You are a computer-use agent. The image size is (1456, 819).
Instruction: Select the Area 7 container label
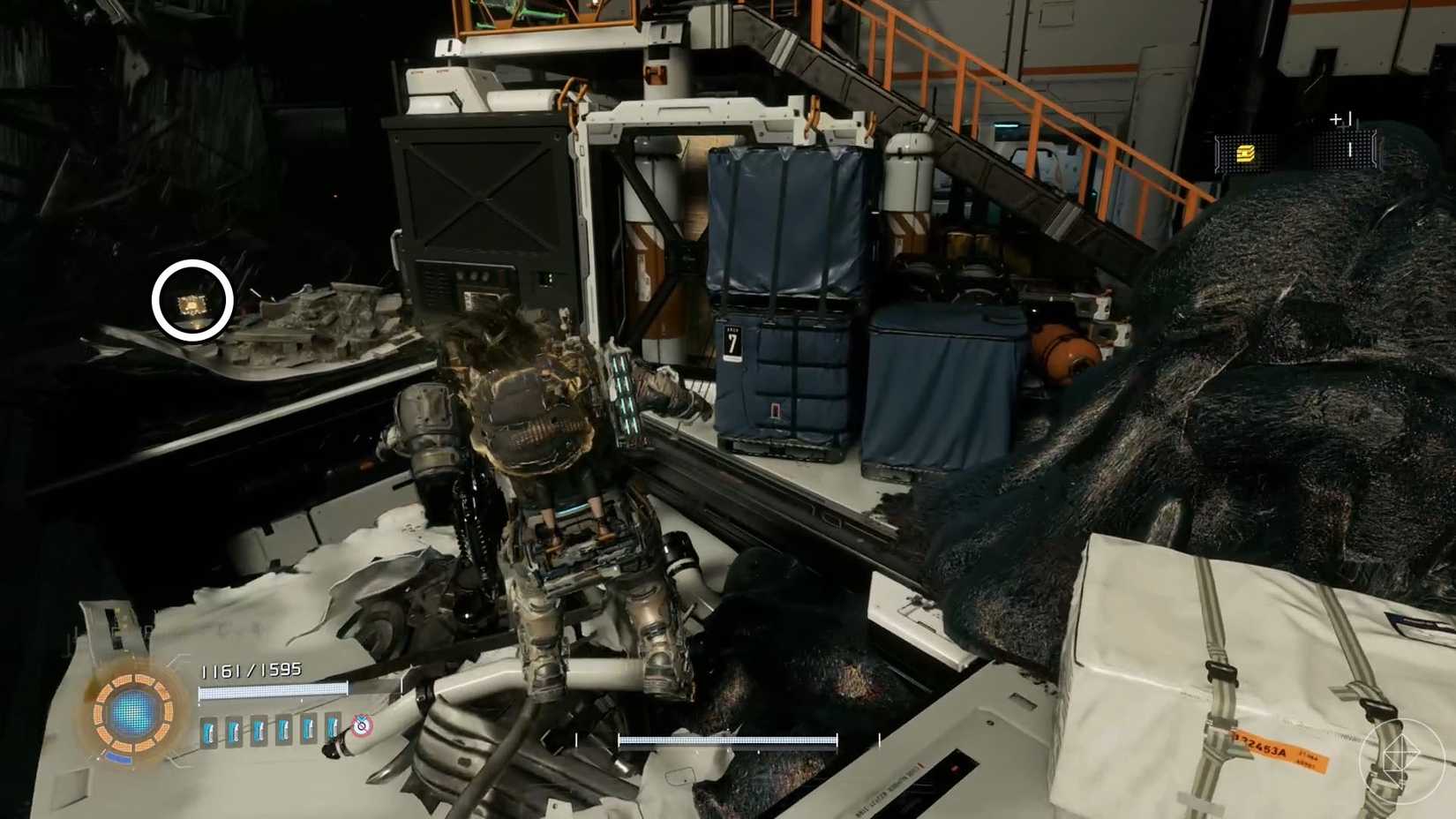pos(731,339)
